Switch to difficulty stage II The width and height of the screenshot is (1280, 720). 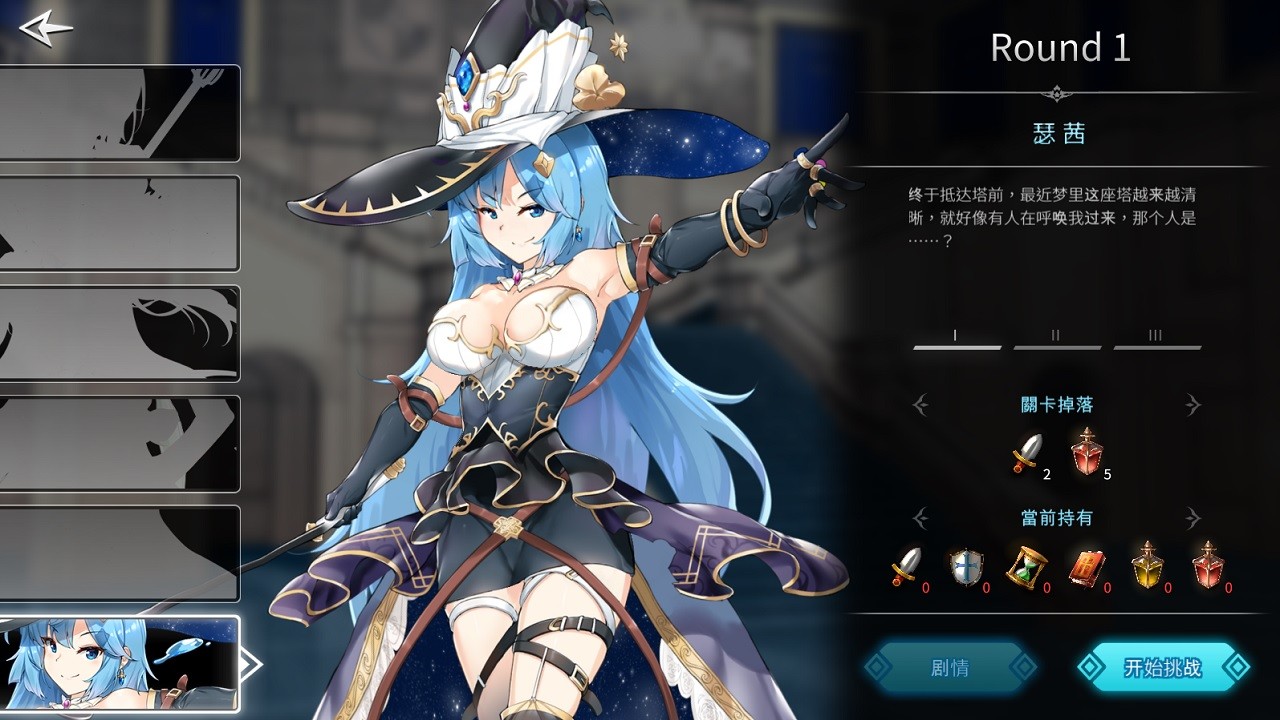pos(1057,338)
